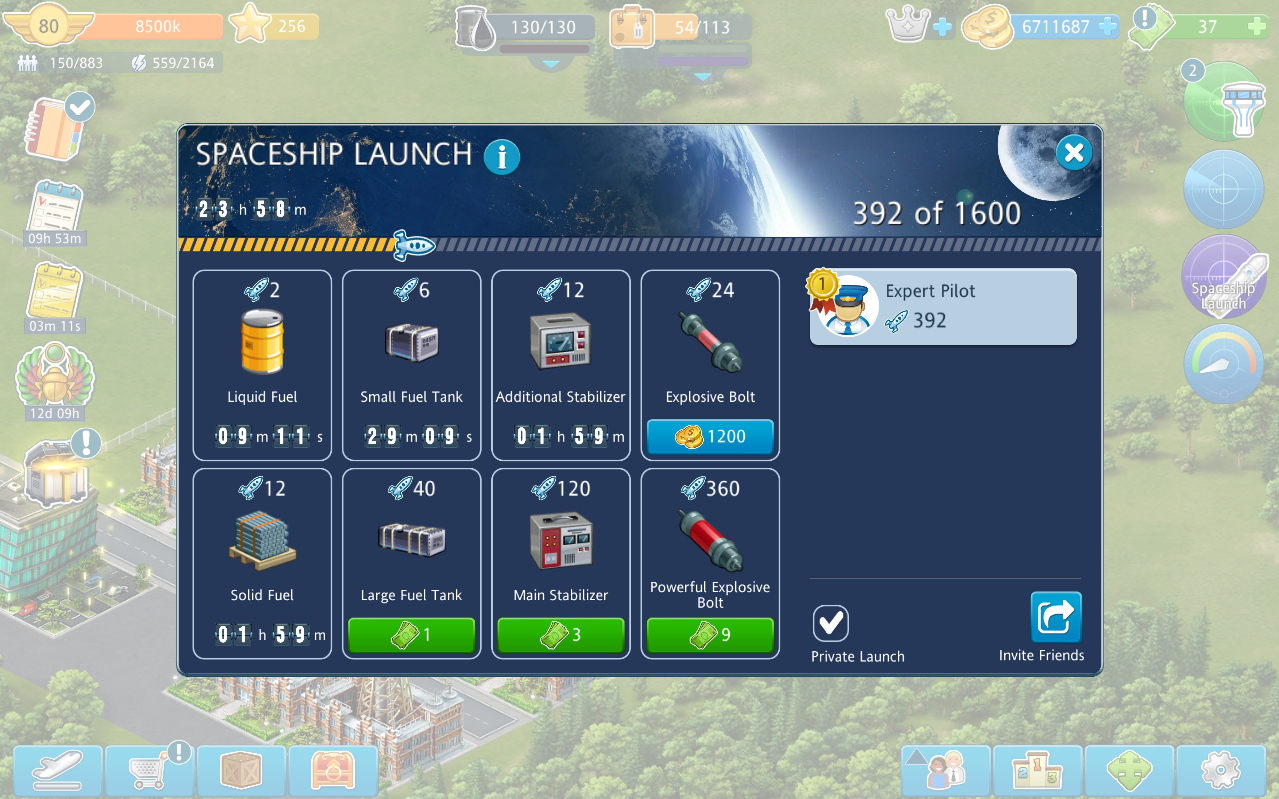This screenshot has height=799, width=1279.
Task: Buy Main Stabilizer for 3 cash
Action: (561, 635)
